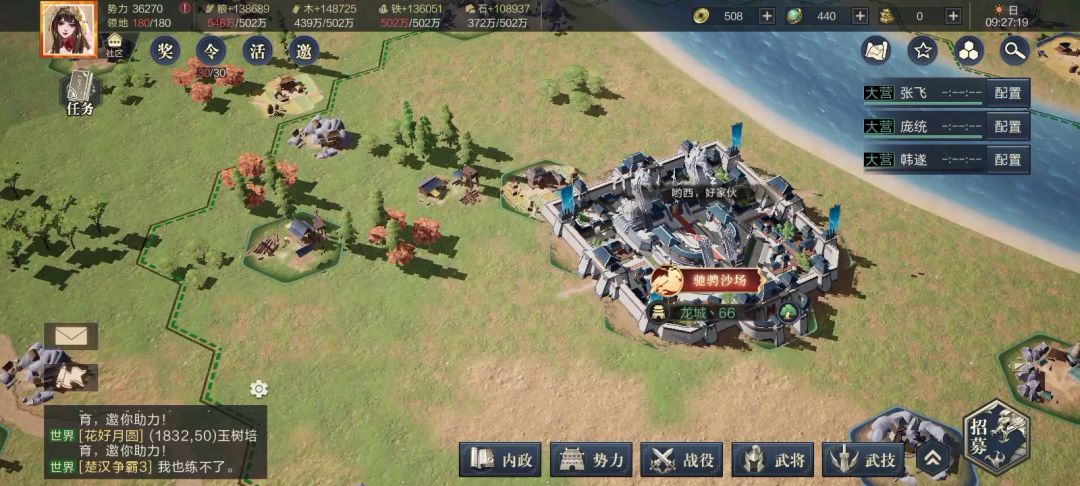Open the magnifier search tool

click(1015, 50)
